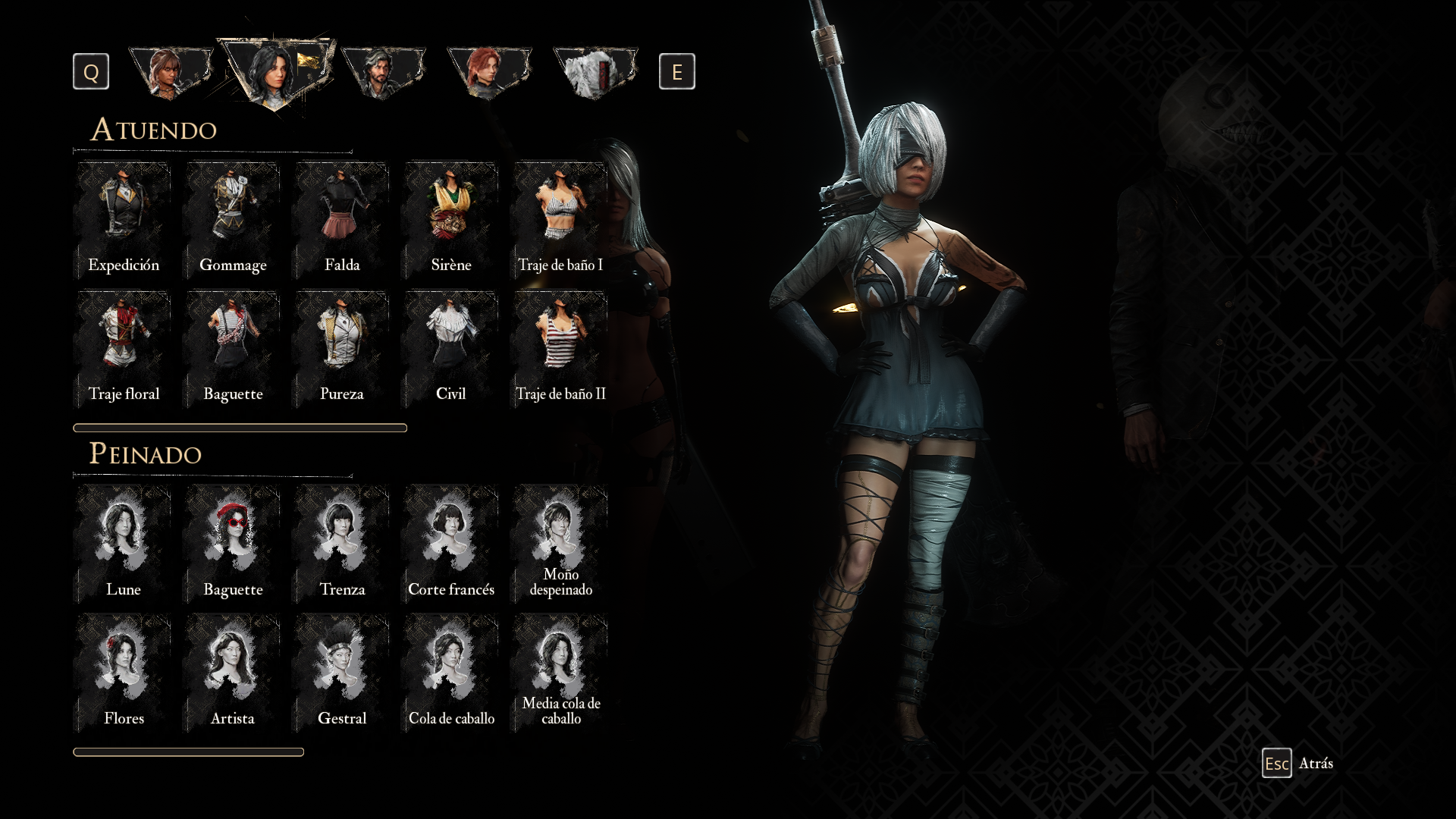
Task: Apply the Gestral hairstyle
Action: (x=342, y=673)
